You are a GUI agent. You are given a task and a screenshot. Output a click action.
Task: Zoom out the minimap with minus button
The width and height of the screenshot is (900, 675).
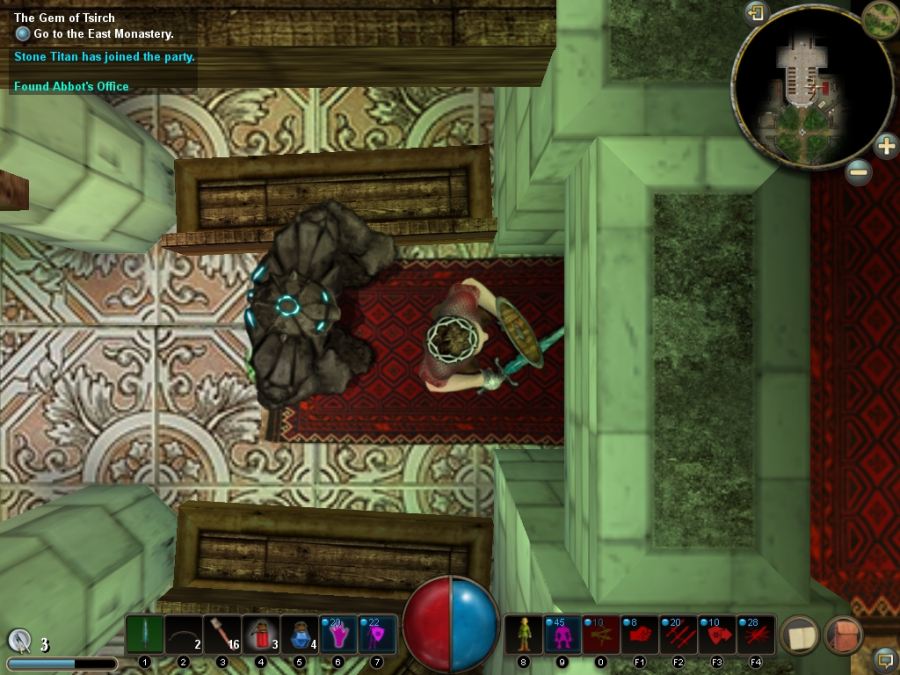(858, 171)
